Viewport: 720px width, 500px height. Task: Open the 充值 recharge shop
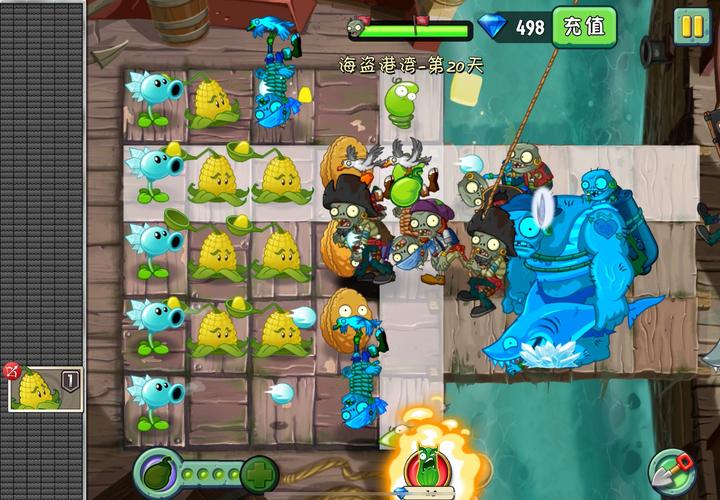coord(584,26)
